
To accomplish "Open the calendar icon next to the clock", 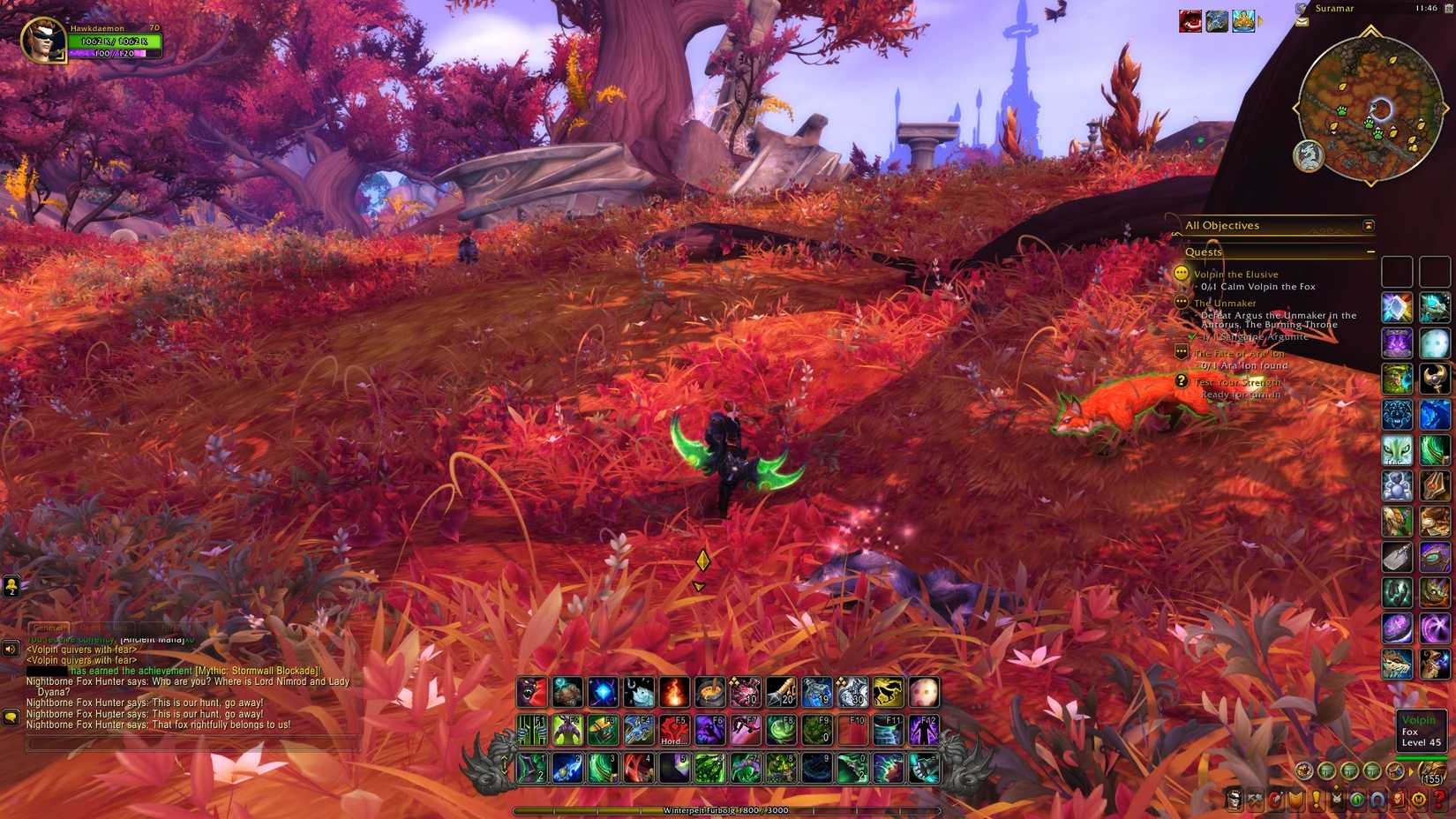I will click(1449, 10).
